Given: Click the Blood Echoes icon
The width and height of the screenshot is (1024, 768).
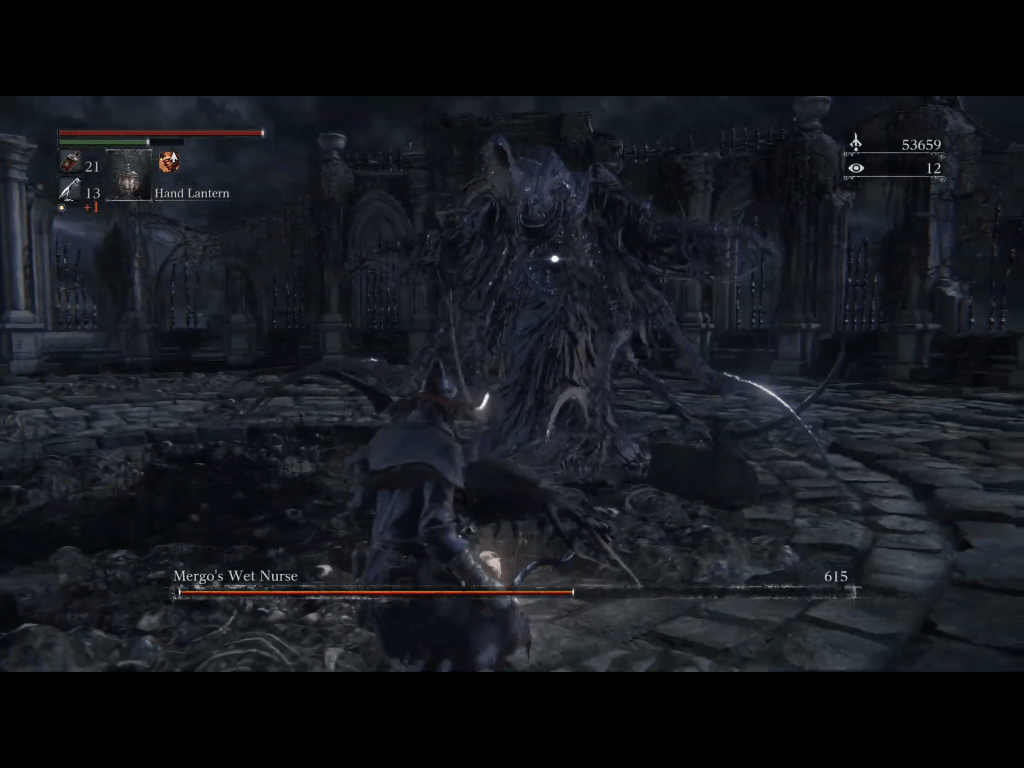Looking at the screenshot, I should pos(855,145).
